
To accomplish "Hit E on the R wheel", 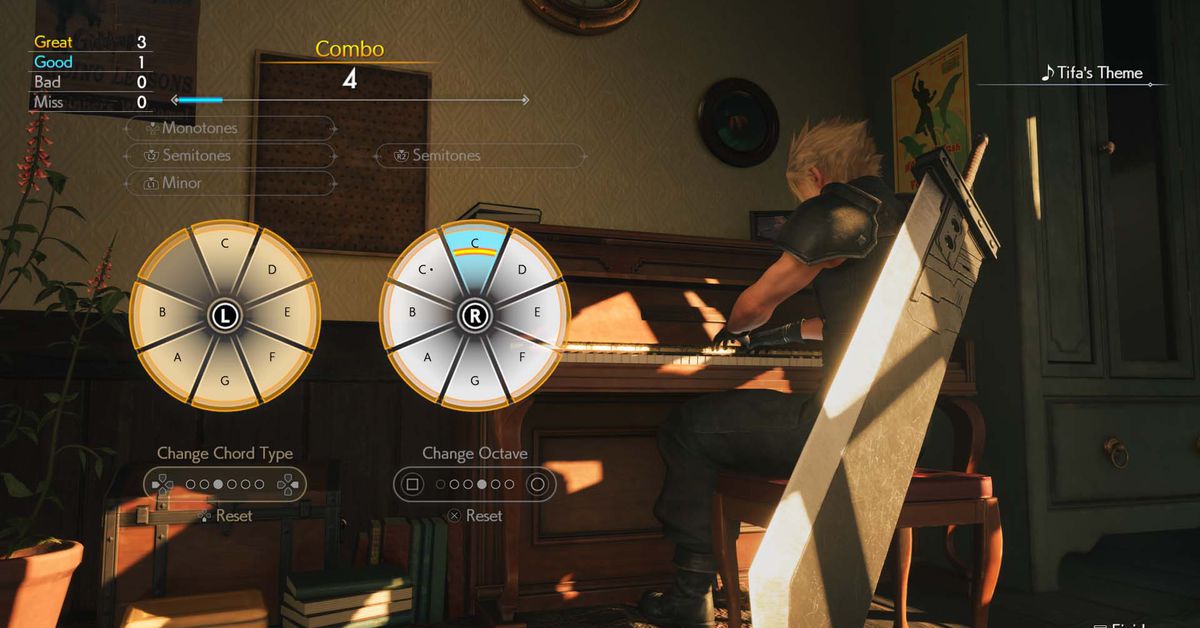I will [x=537, y=312].
